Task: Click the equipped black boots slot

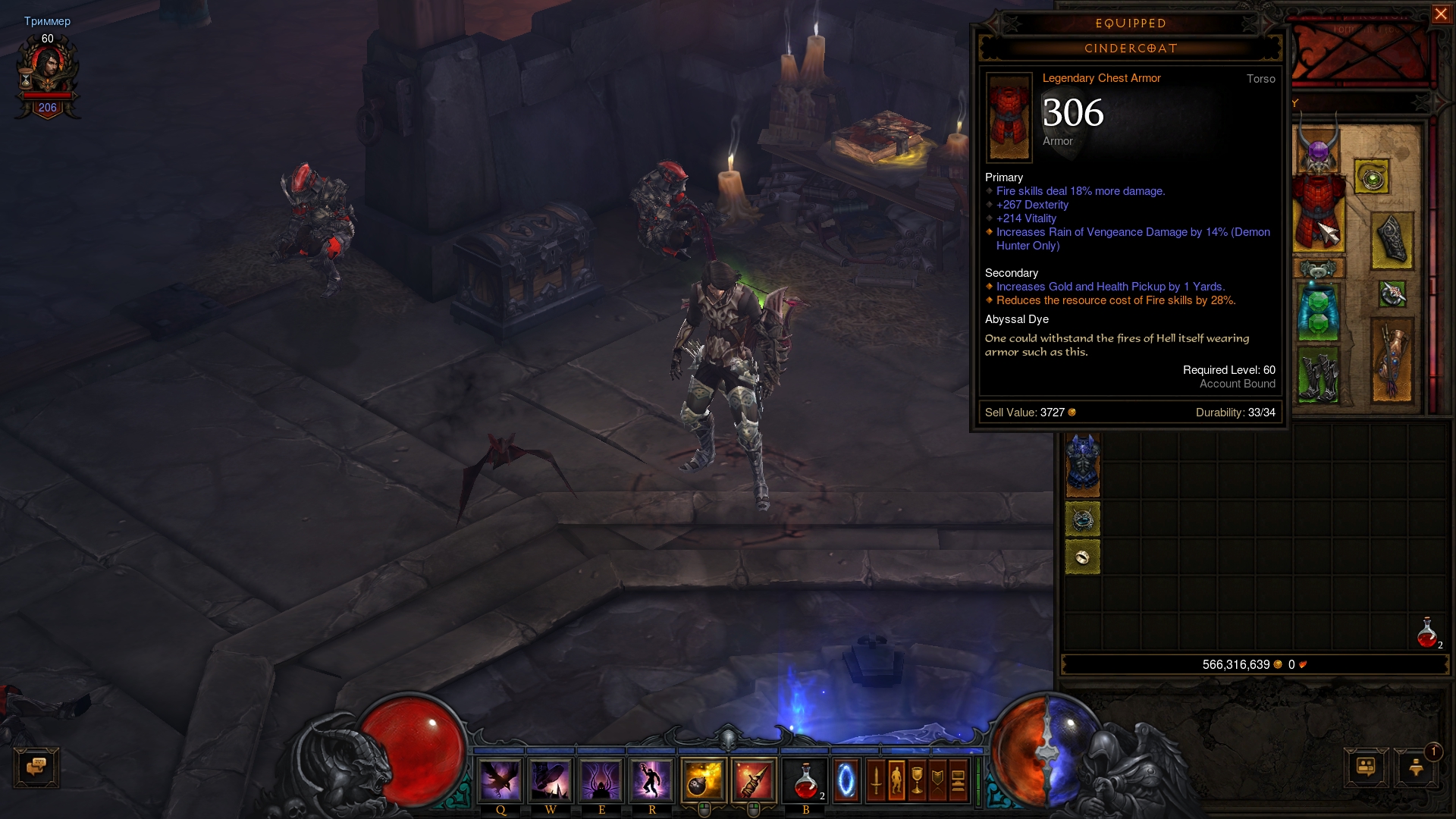Action: (1318, 375)
